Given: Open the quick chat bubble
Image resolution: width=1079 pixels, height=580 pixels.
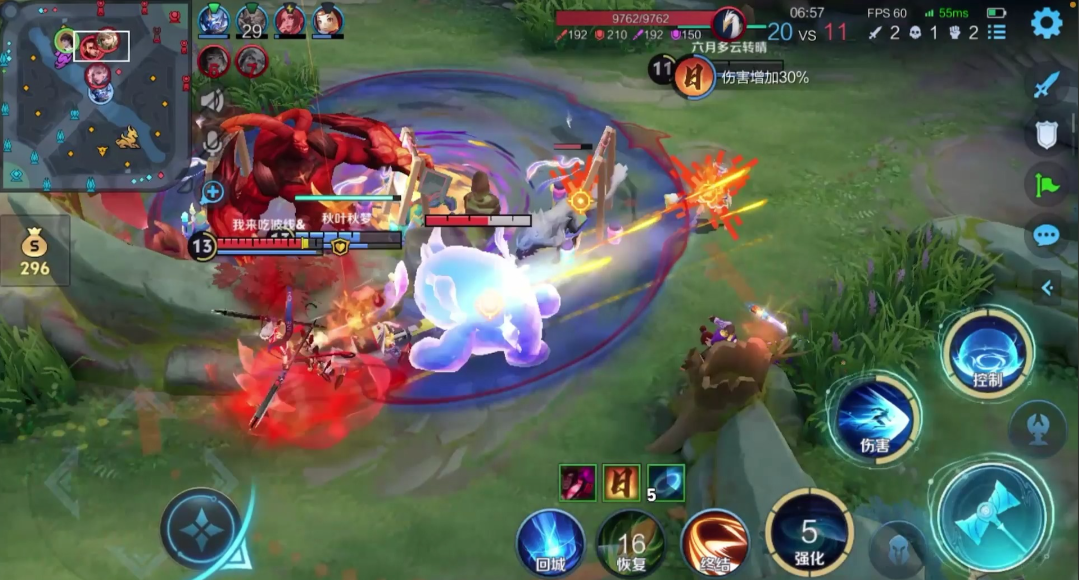Looking at the screenshot, I should (1045, 235).
